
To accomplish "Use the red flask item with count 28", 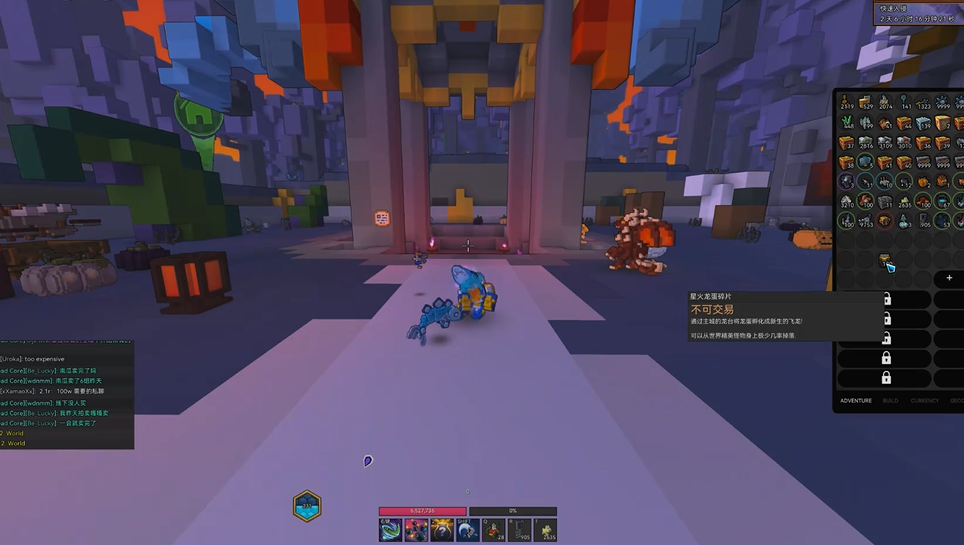I will click(x=495, y=529).
